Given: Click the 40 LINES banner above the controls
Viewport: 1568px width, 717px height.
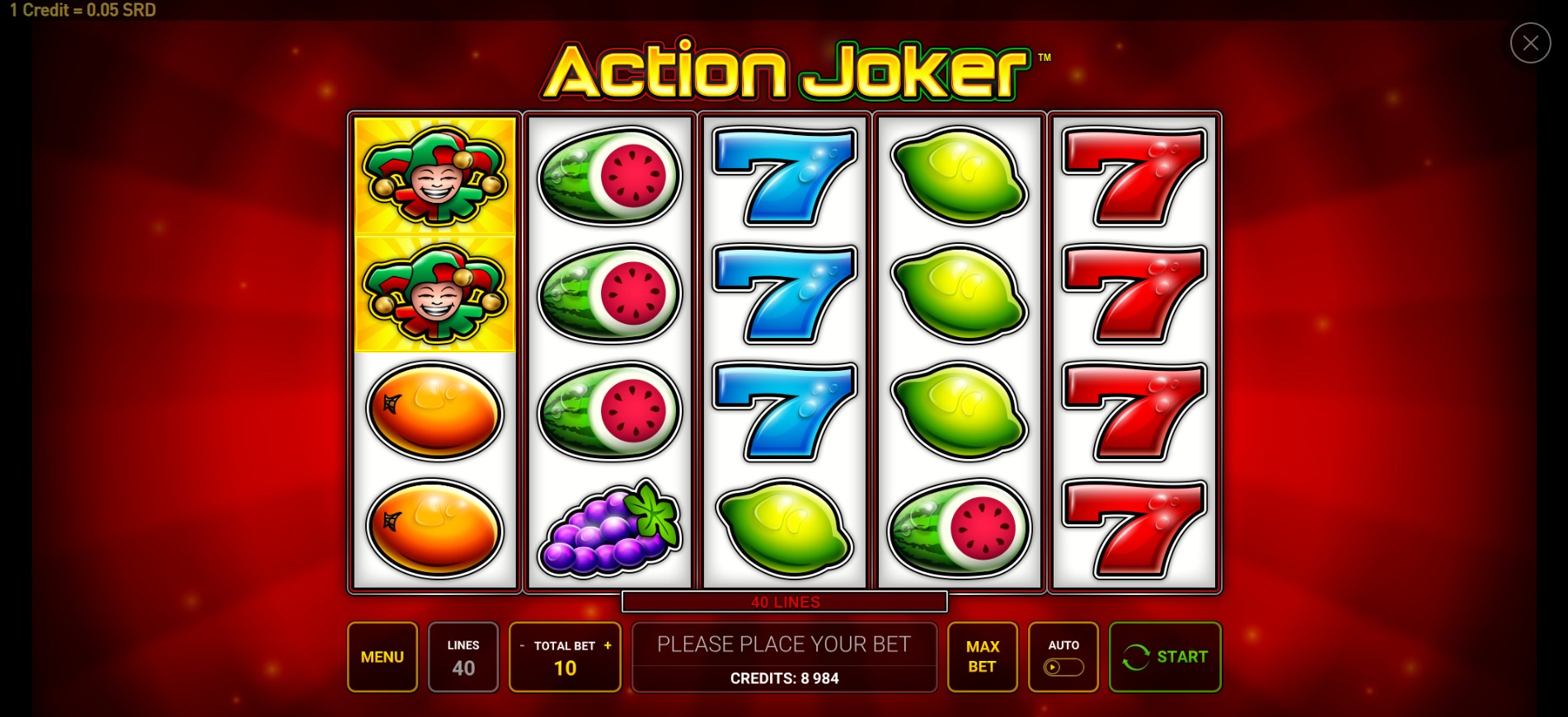Looking at the screenshot, I should pos(784,602).
